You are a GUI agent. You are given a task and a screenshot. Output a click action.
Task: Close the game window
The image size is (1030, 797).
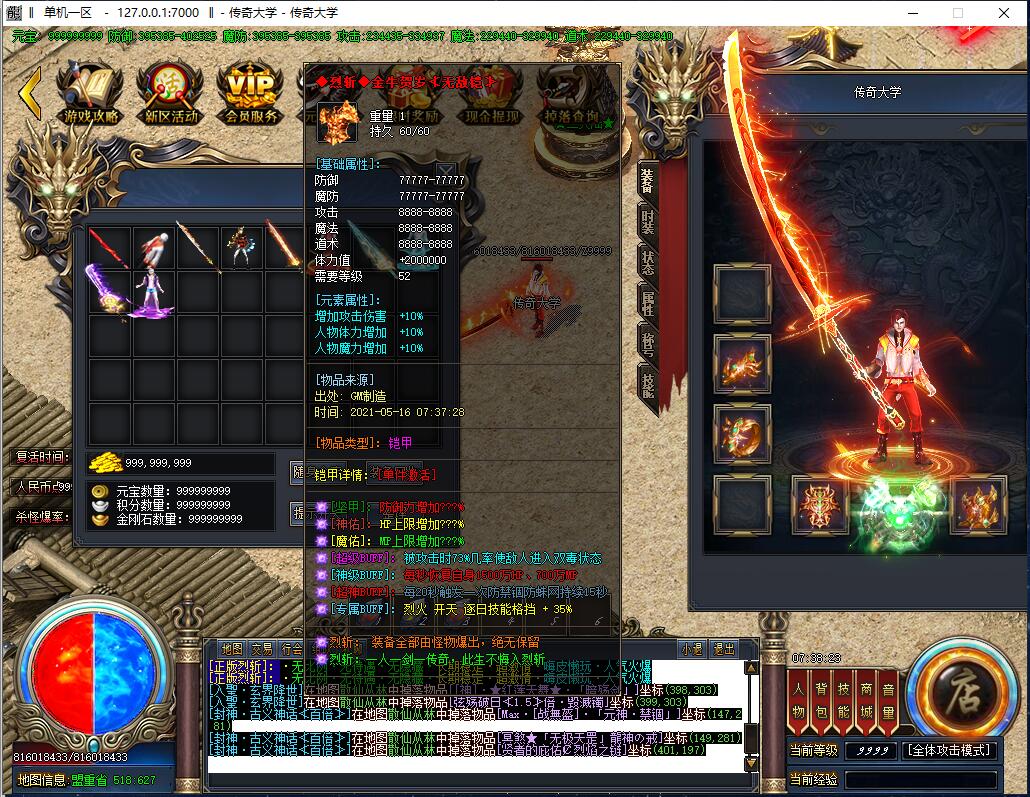tap(1003, 13)
